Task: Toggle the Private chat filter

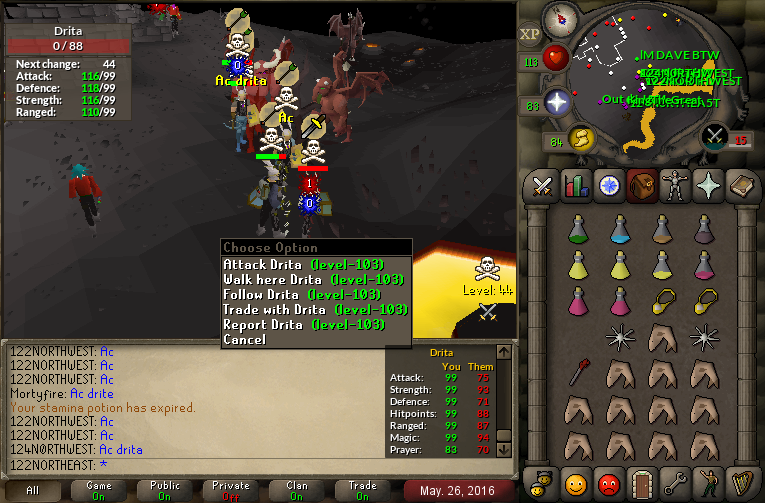Action: [231, 490]
